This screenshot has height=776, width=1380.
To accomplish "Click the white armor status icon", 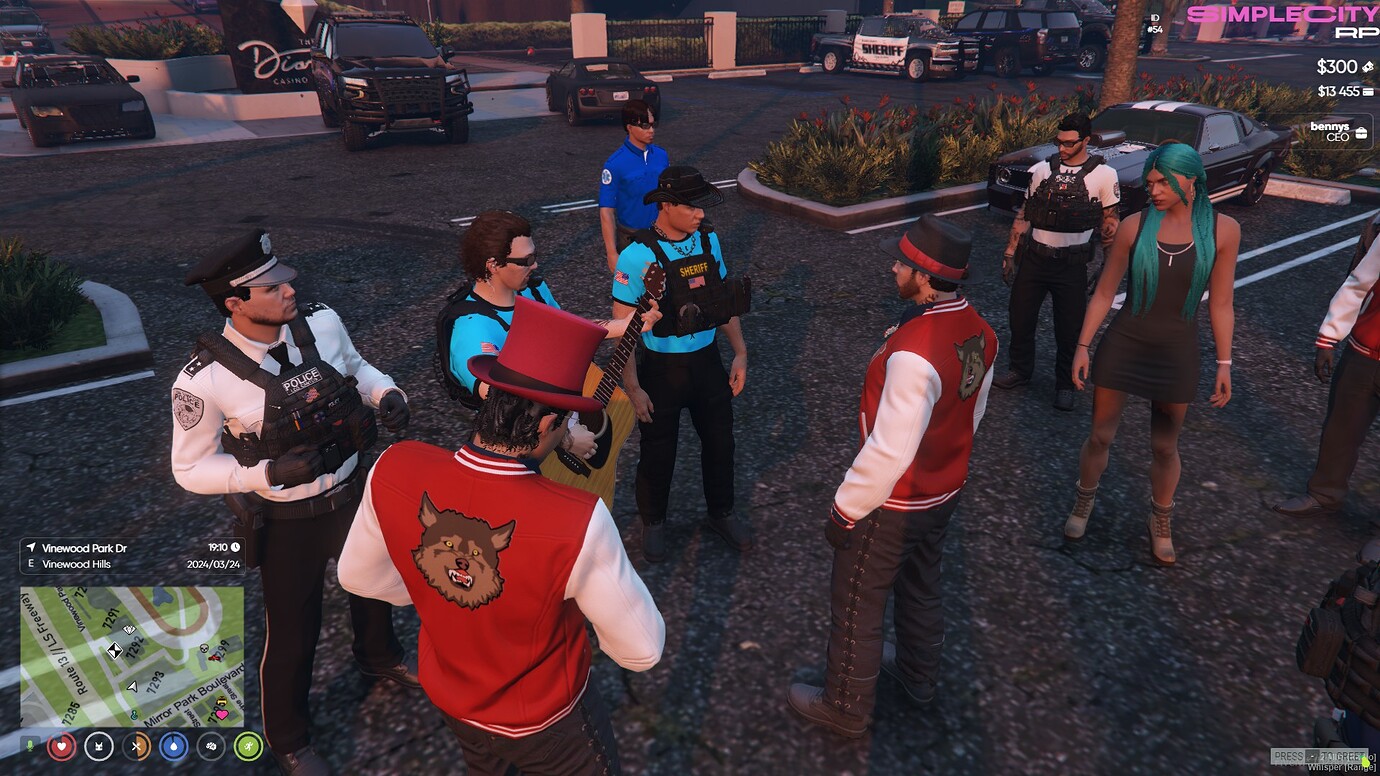I will [98, 745].
